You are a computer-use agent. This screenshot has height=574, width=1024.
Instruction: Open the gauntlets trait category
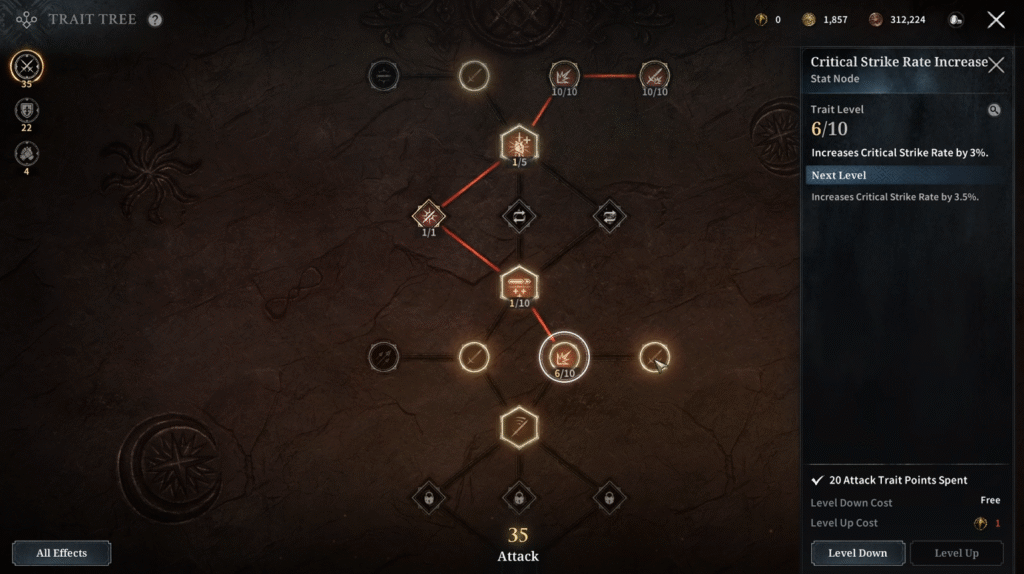pyautogui.click(x=27, y=153)
